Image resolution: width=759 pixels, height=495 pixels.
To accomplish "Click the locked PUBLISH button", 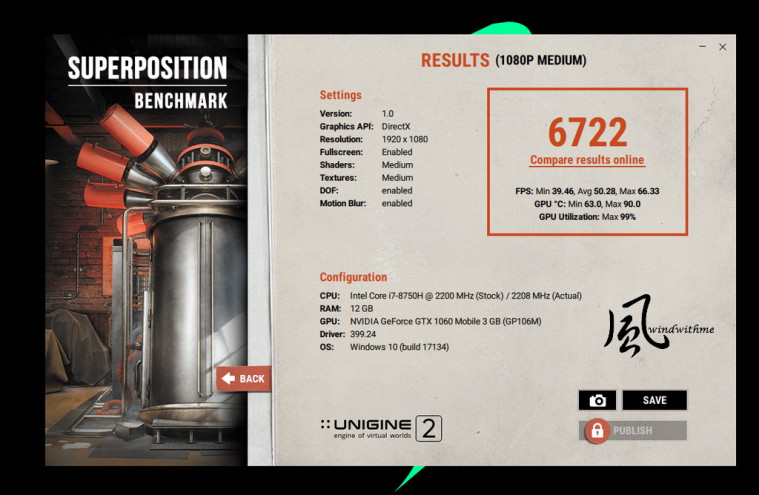I will [x=633, y=431].
